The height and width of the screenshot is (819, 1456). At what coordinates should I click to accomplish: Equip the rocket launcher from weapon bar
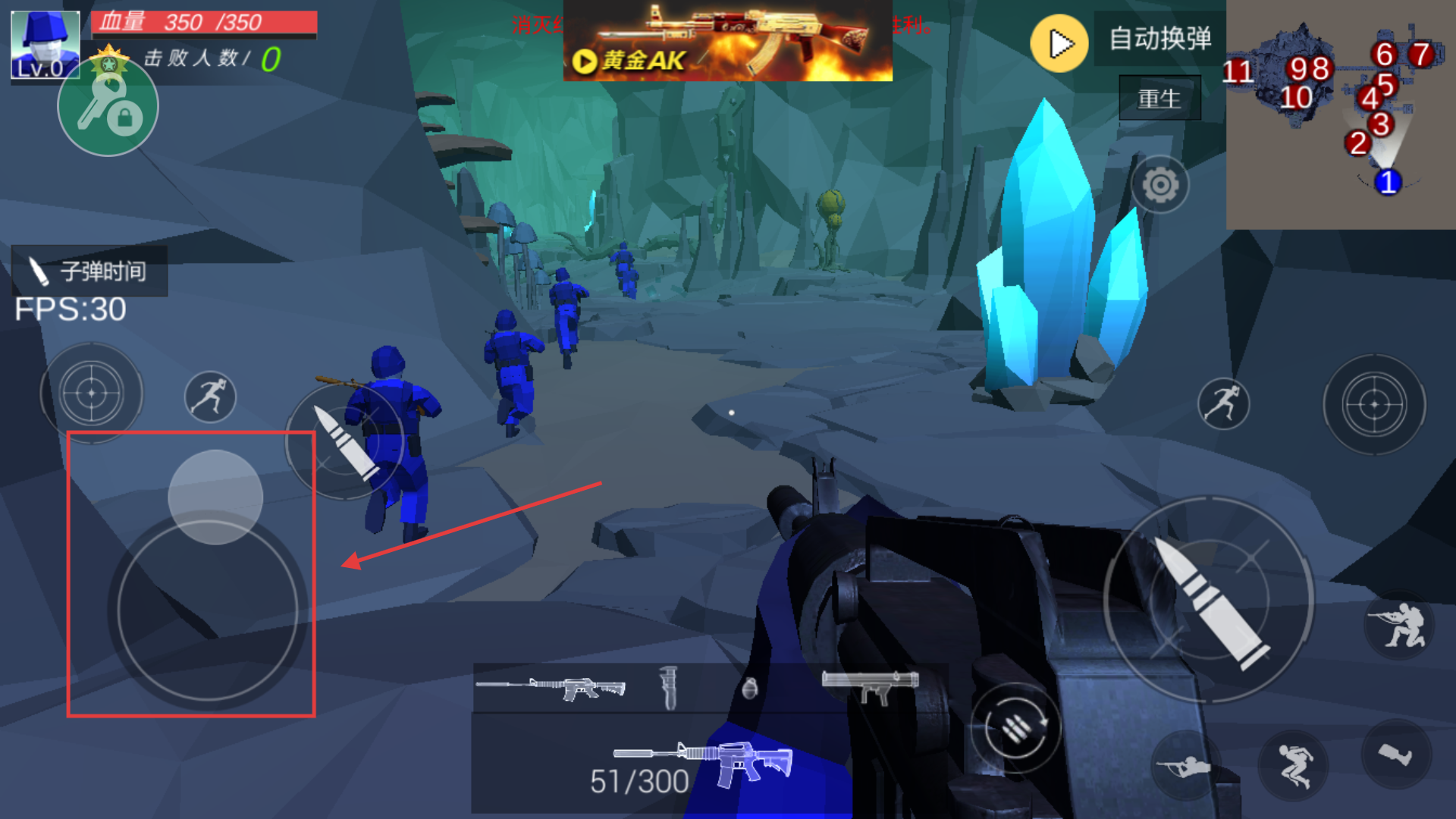(871, 685)
